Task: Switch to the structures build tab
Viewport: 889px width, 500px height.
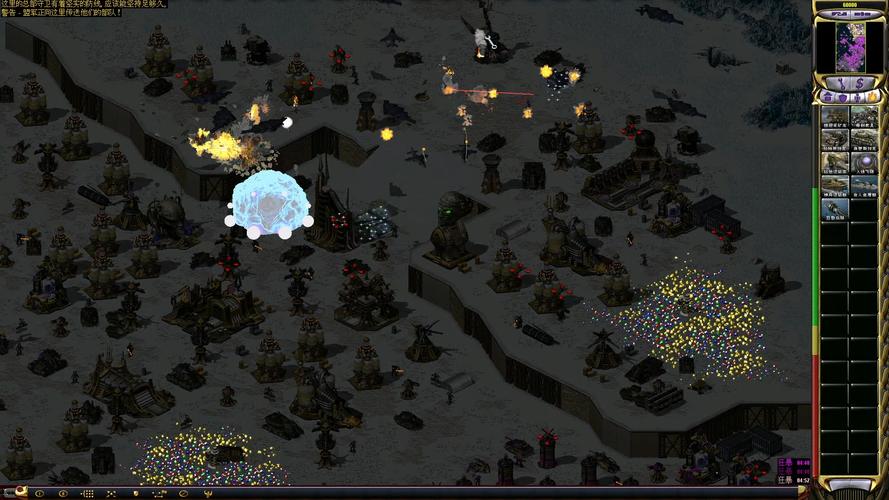Action: (x=826, y=97)
